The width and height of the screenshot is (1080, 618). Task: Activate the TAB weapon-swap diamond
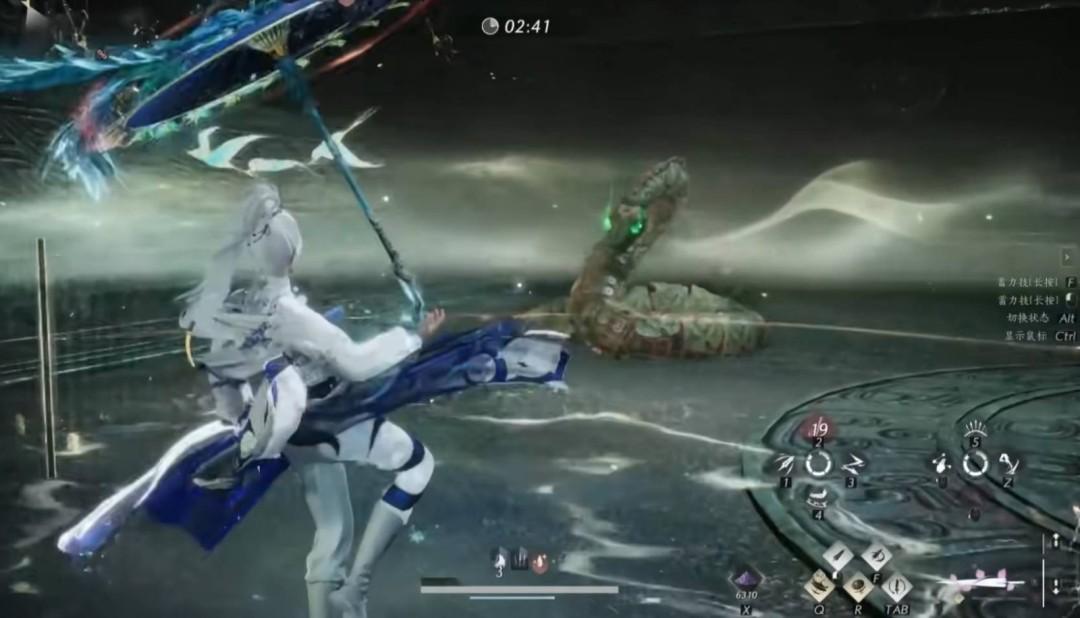(x=896, y=586)
